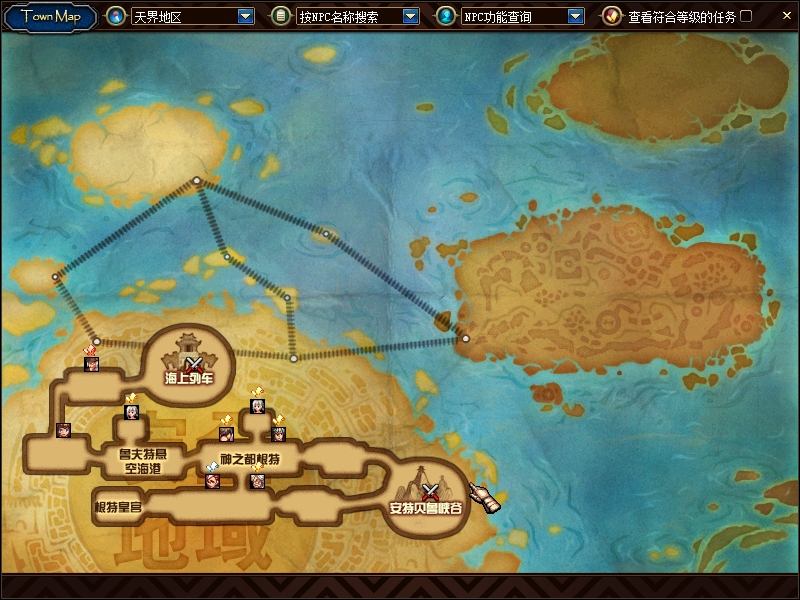
Task: Click the NPC portrait left of 海上列车
Action: (x=92, y=364)
